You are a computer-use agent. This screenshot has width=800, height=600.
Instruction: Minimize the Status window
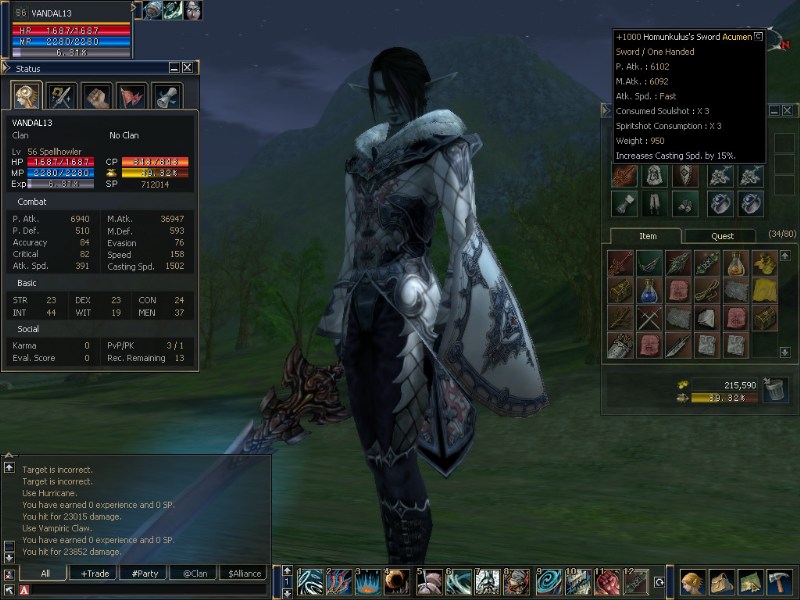coord(174,68)
